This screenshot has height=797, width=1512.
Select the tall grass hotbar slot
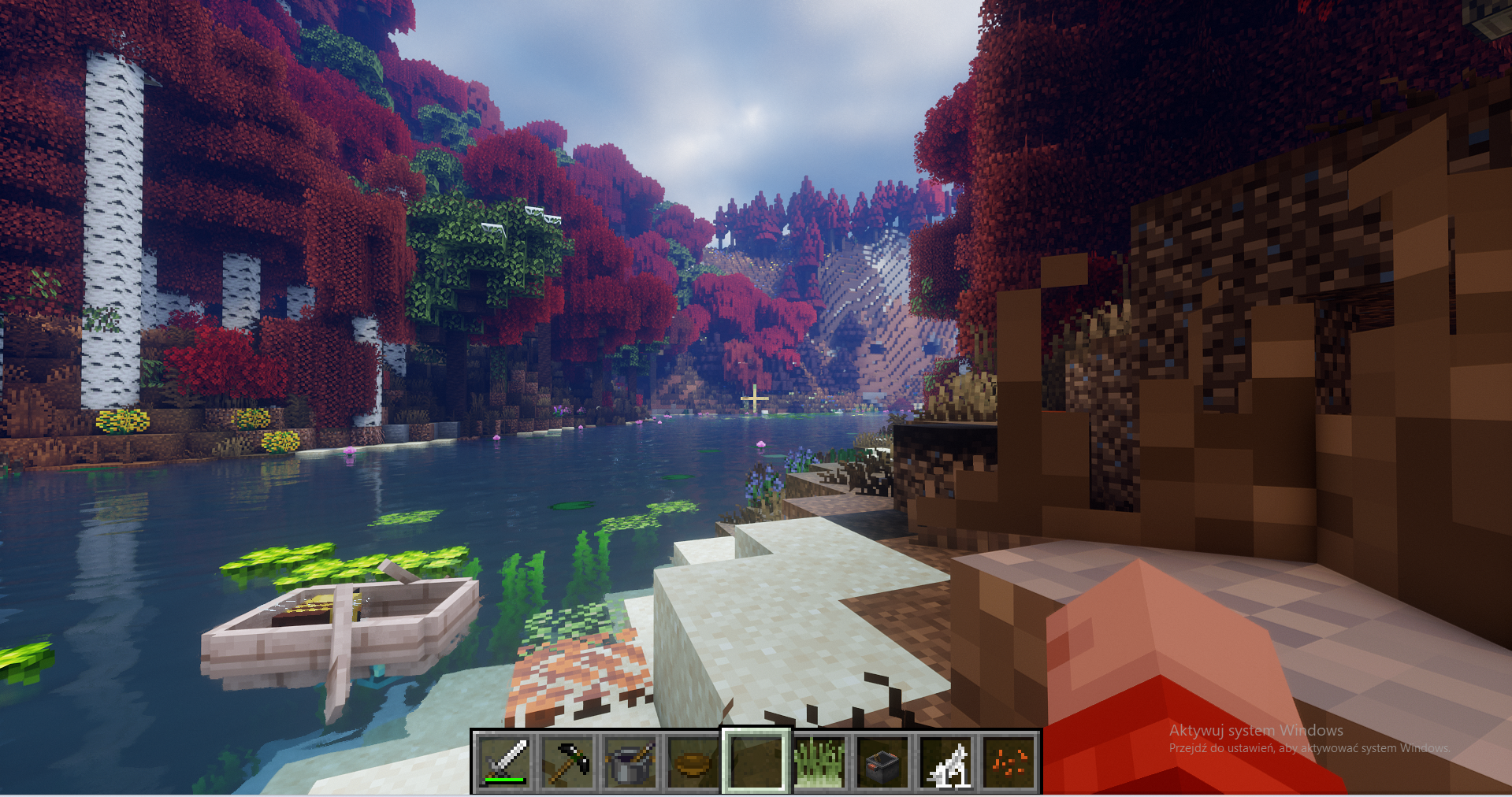click(819, 762)
